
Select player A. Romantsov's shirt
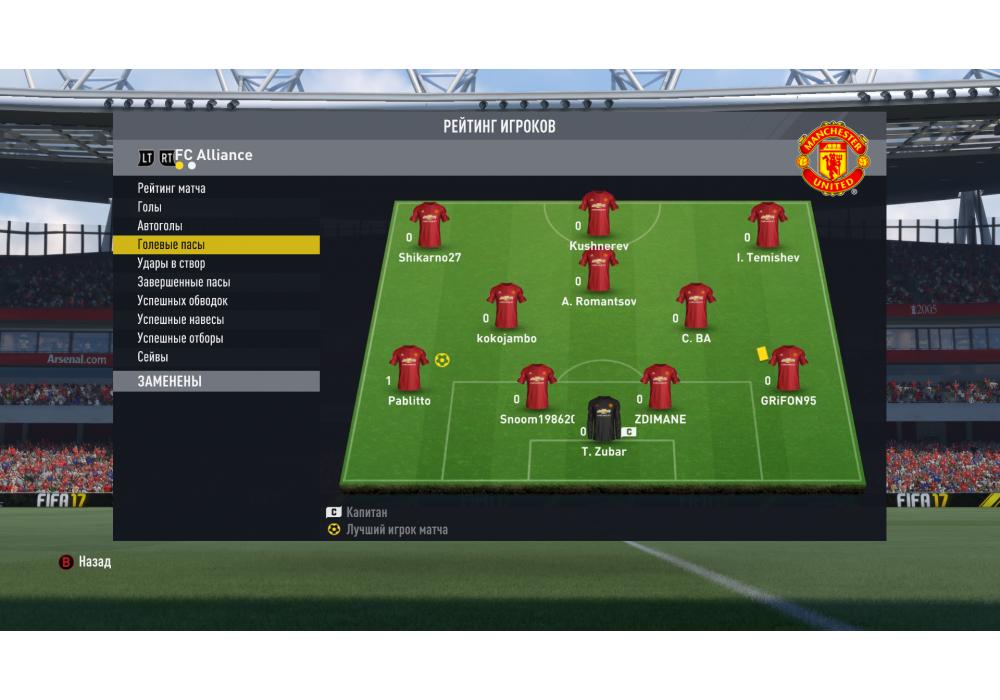(x=598, y=270)
